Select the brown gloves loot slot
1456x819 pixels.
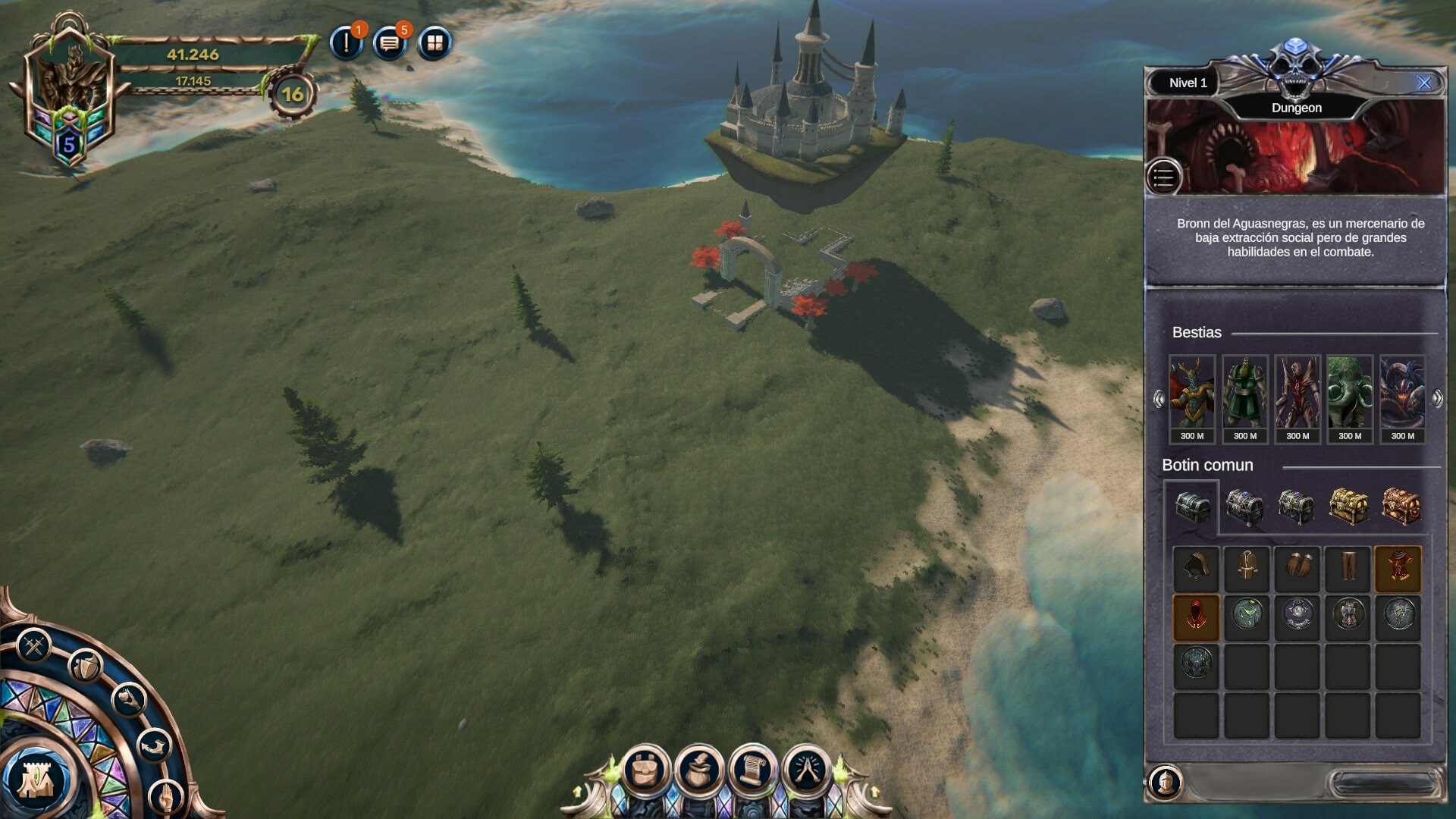1298,568
